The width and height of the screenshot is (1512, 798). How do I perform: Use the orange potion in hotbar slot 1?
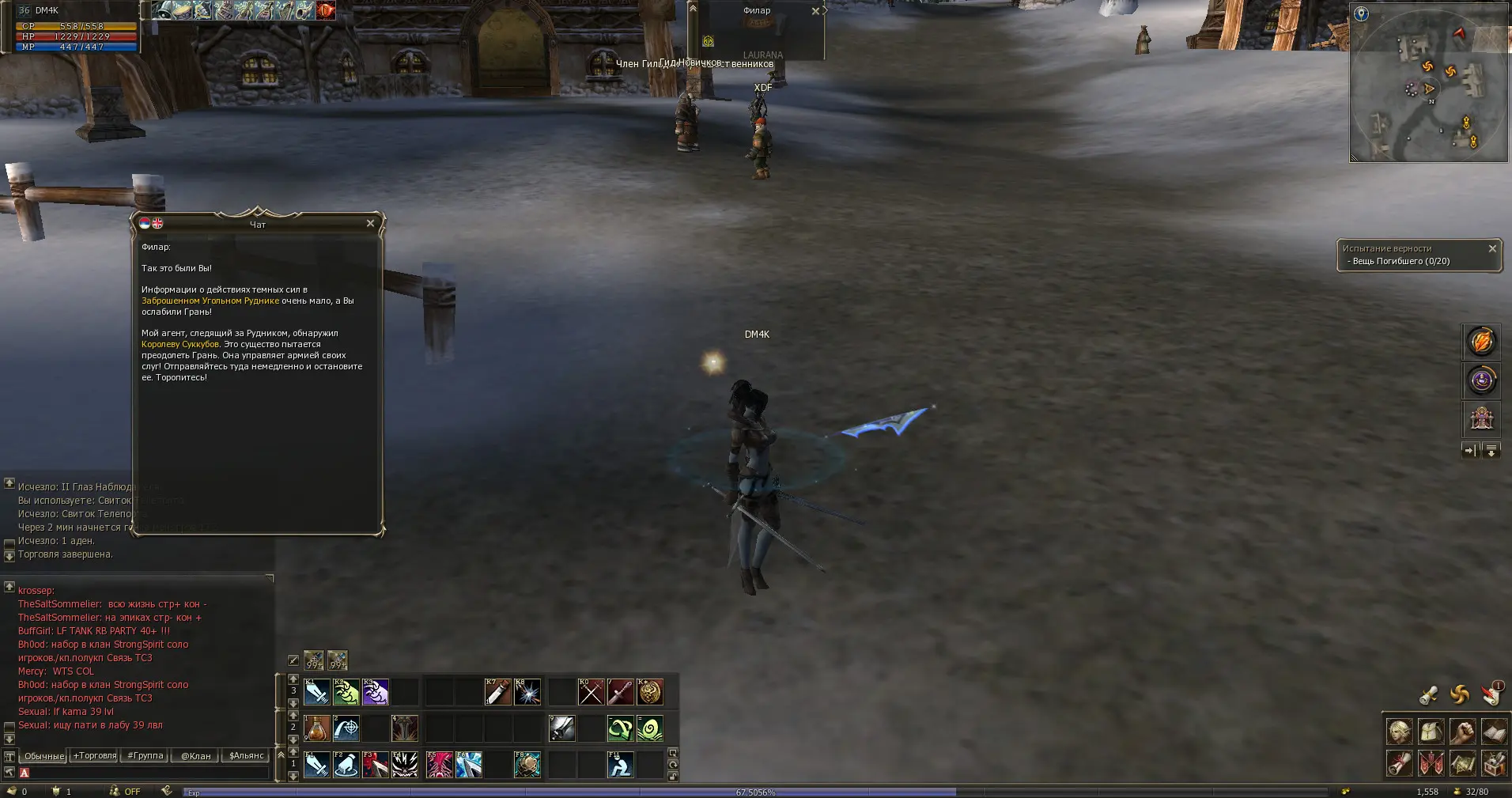pyautogui.click(x=317, y=728)
